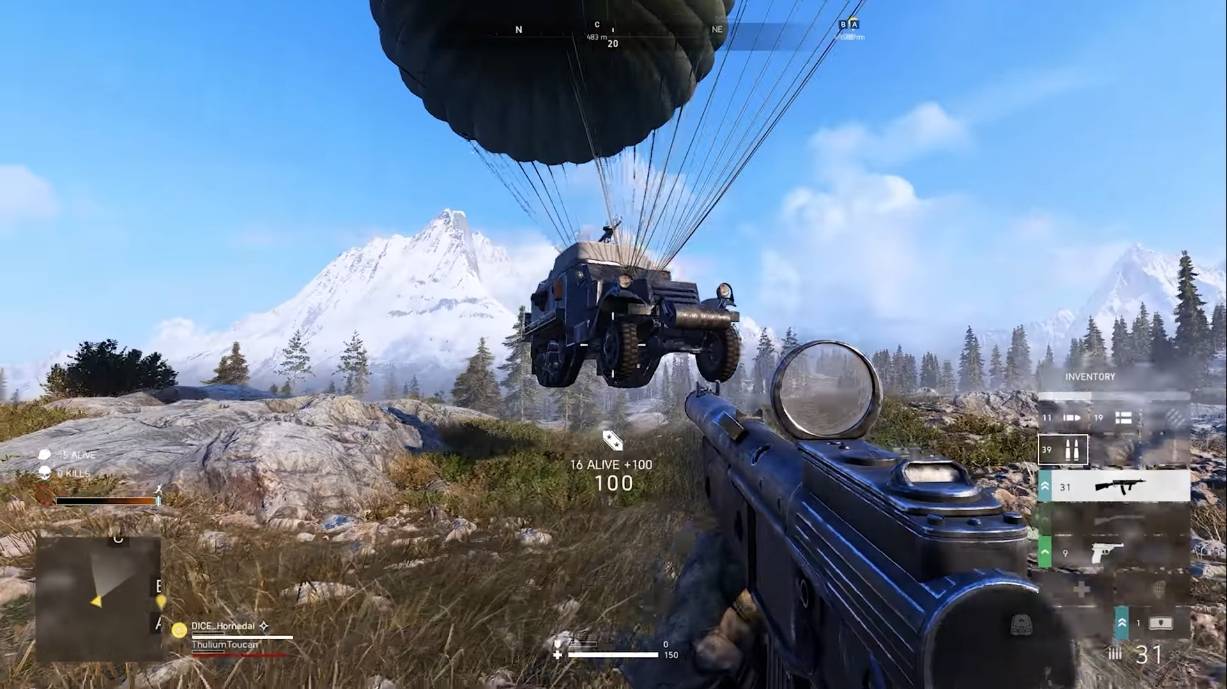Choose the highlighted bullet ammo slot
The width and height of the screenshot is (1227, 689).
click(x=1063, y=450)
